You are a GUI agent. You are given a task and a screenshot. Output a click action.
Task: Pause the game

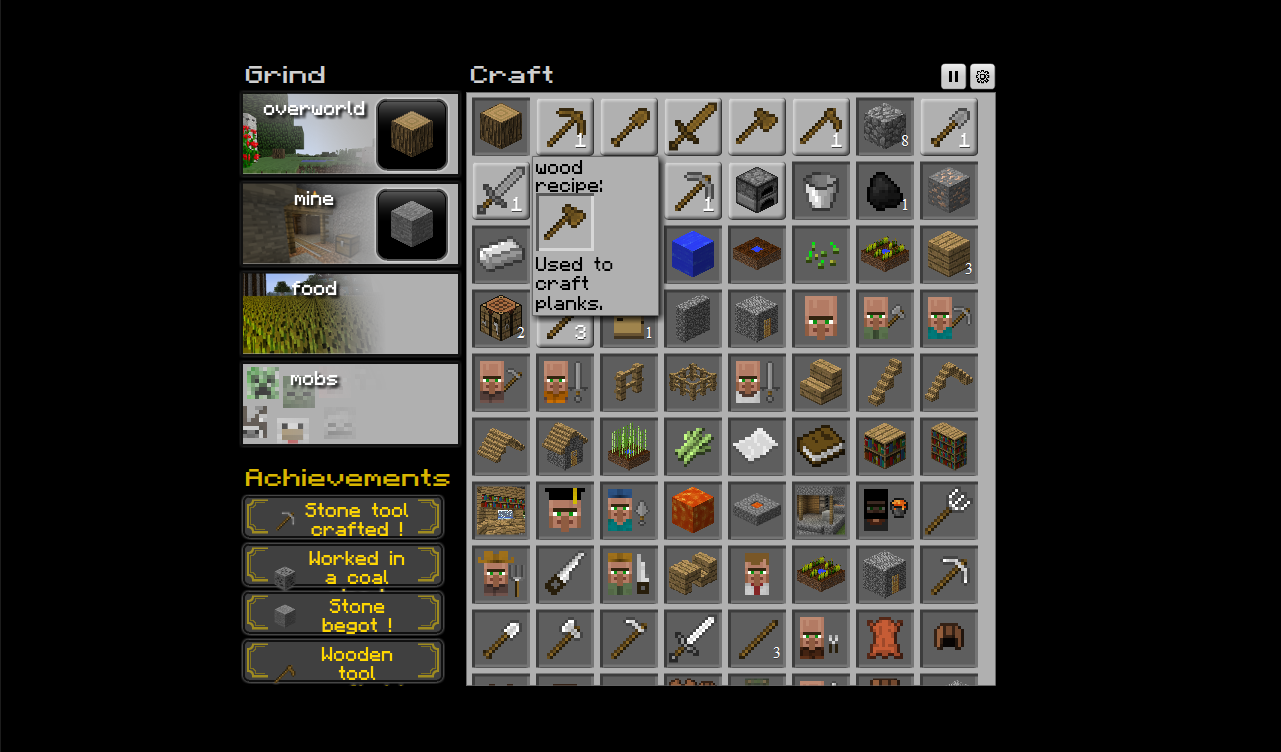(x=952, y=76)
